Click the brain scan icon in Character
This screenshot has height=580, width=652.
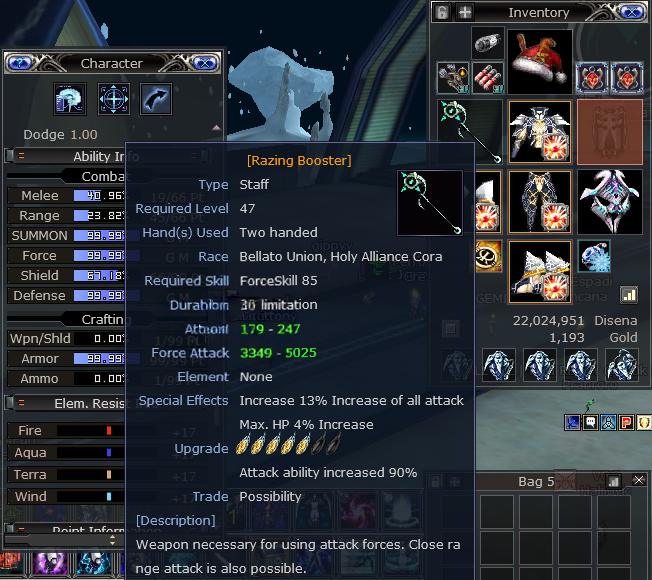click(x=69, y=99)
